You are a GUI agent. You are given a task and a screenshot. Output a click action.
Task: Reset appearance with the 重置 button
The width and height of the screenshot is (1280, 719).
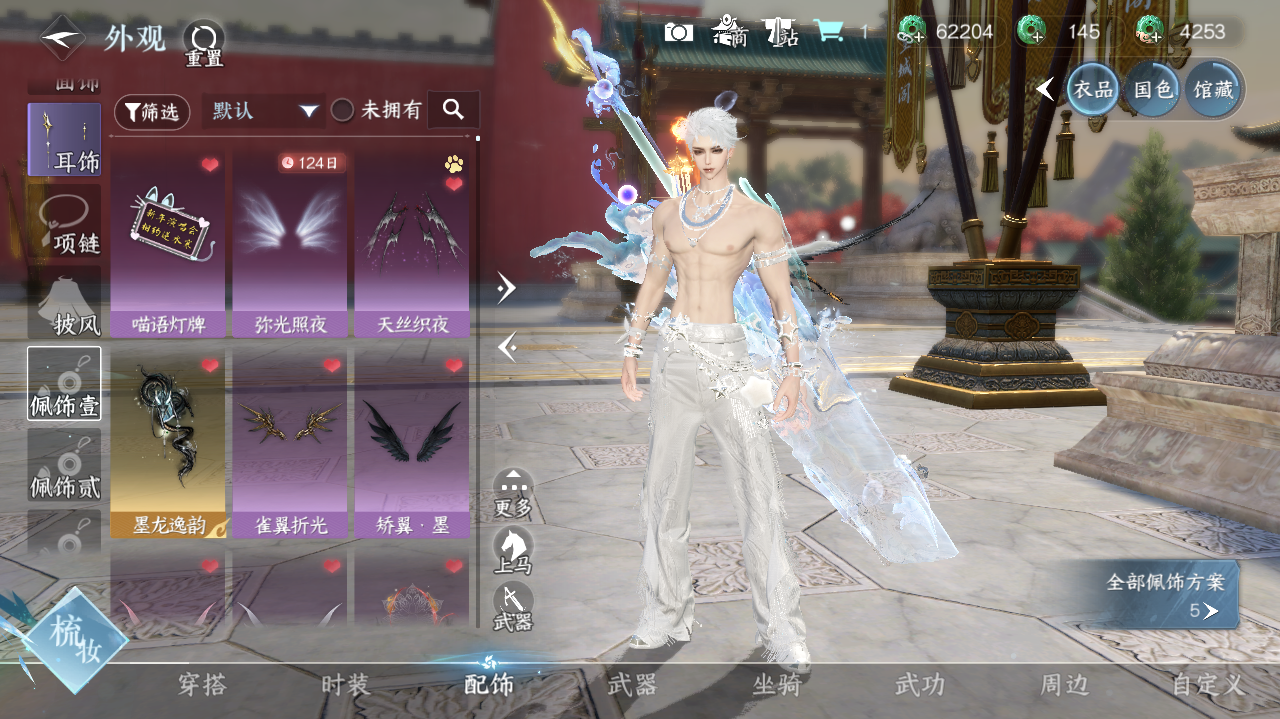(x=204, y=43)
